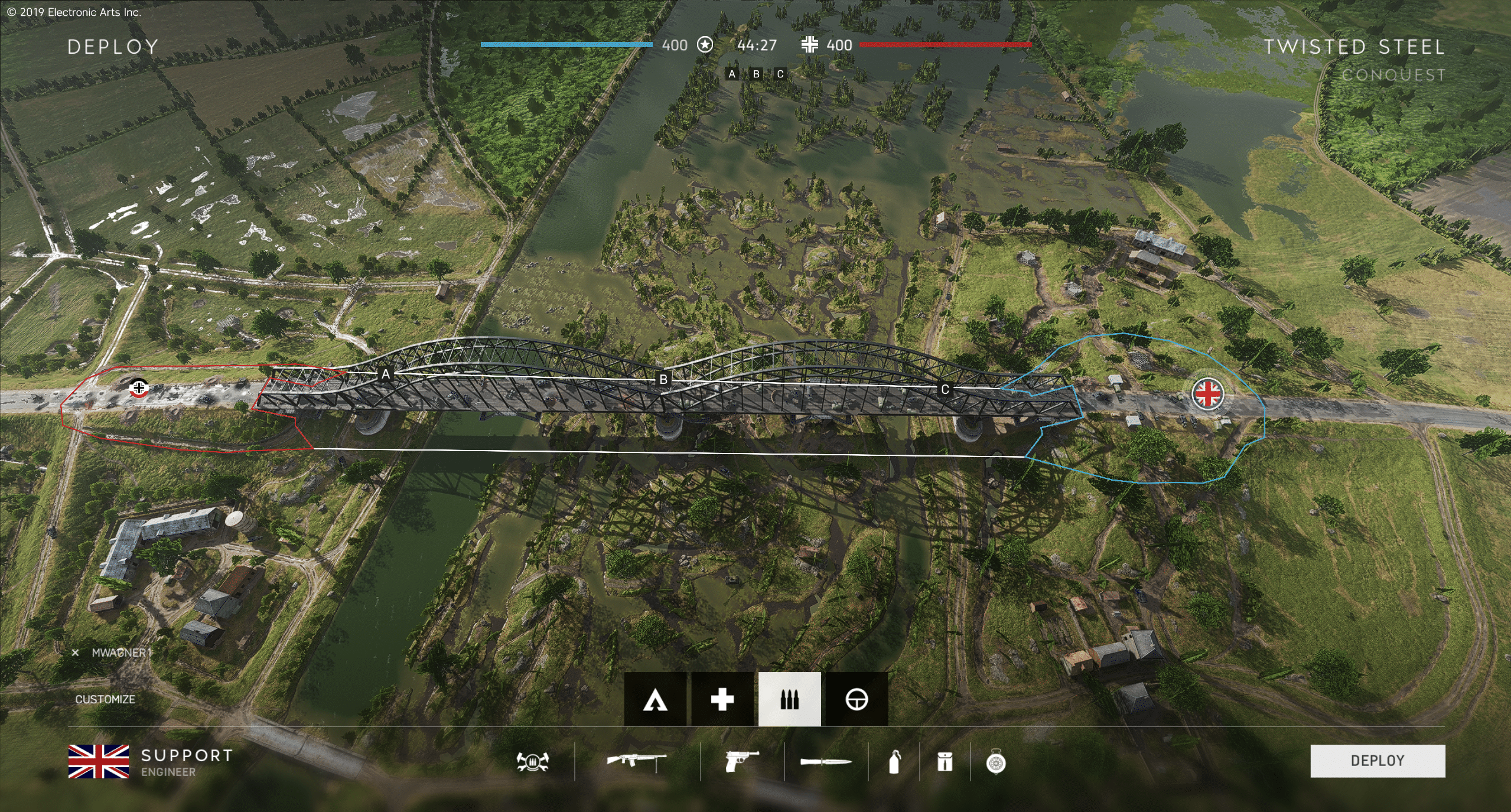
Task: Open the sidearm pistol slot
Action: (x=741, y=762)
